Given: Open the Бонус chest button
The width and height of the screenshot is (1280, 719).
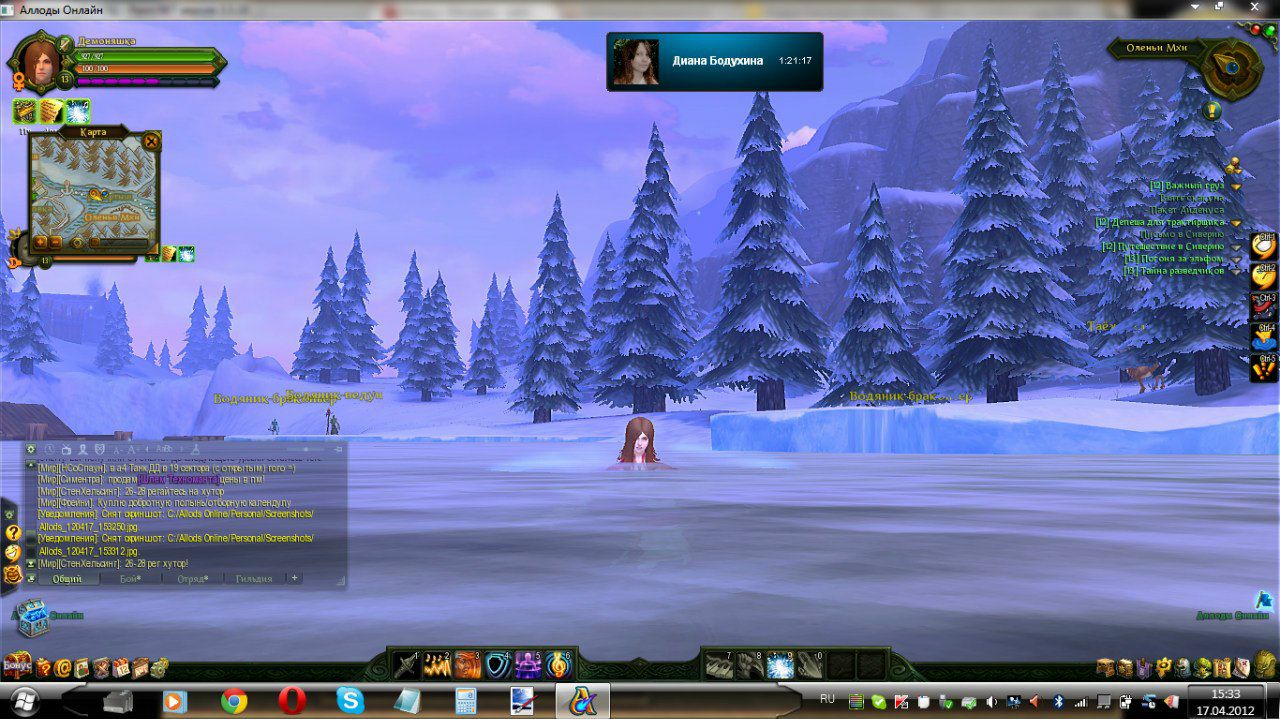Looking at the screenshot, I should click(x=16, y=663).
